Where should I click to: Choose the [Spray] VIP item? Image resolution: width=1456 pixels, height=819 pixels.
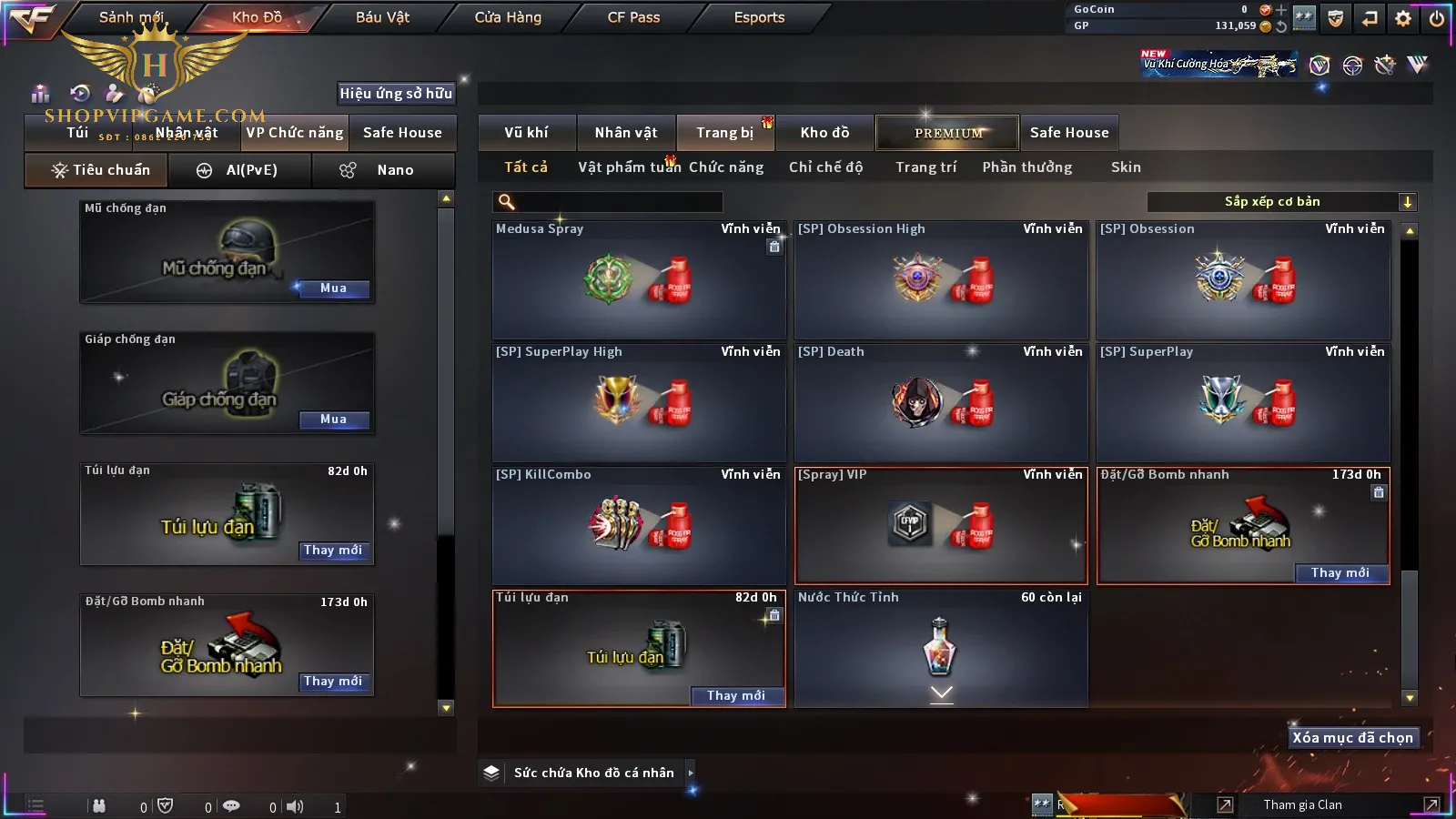pyautogui.click(x=941, y=526)
